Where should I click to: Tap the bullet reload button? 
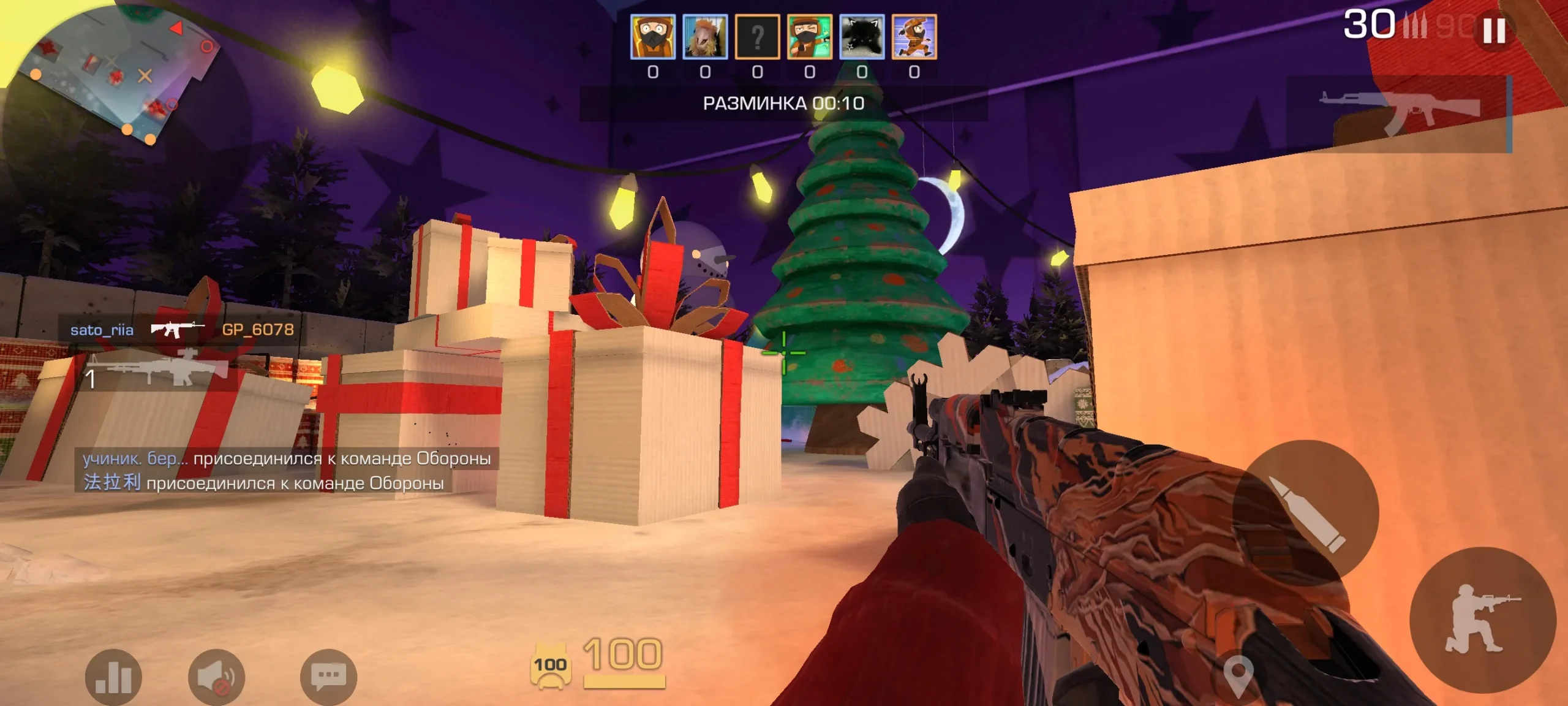(1305, 512)
